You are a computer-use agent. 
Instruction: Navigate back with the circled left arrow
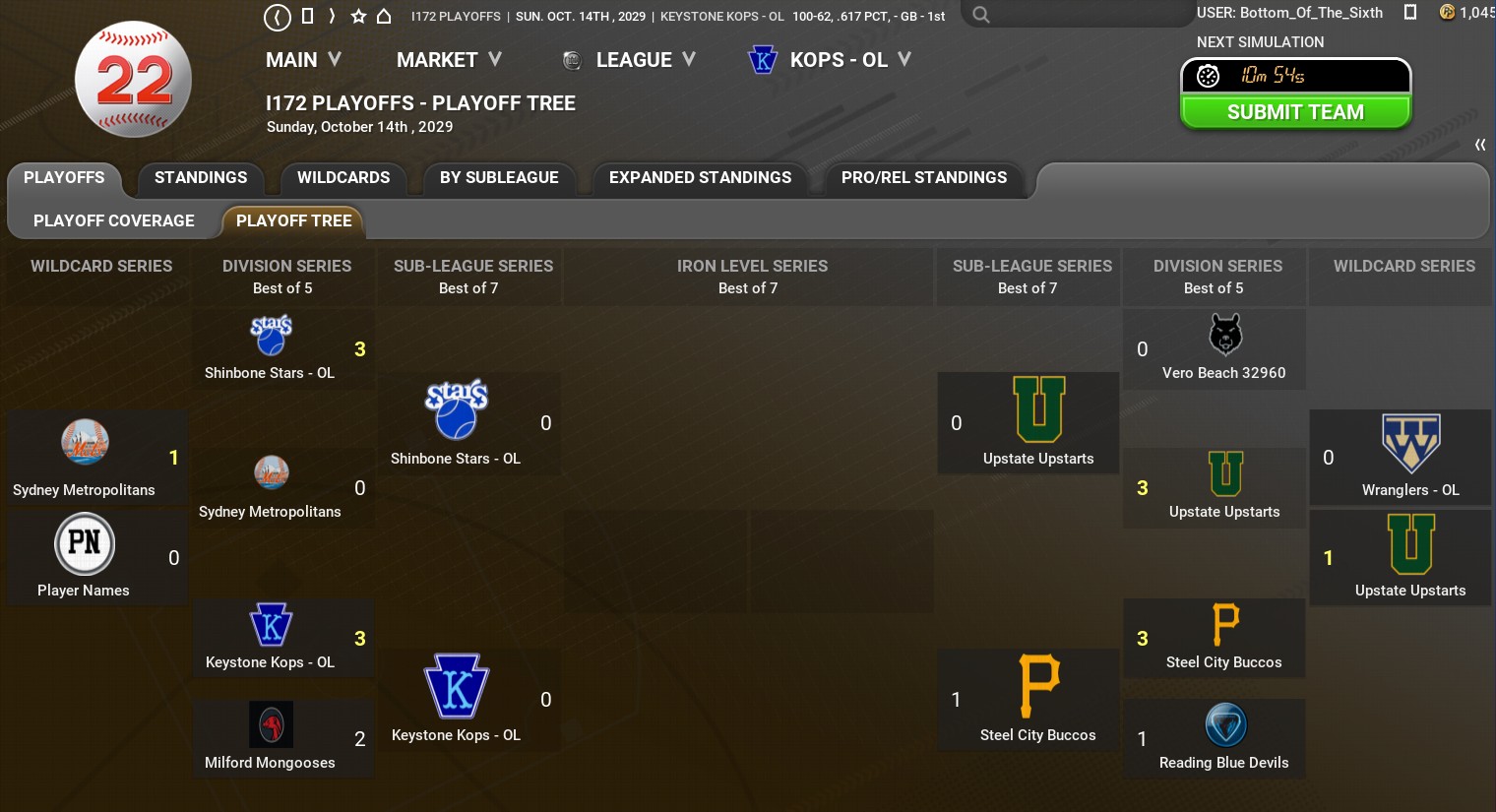tap(278, 16)
